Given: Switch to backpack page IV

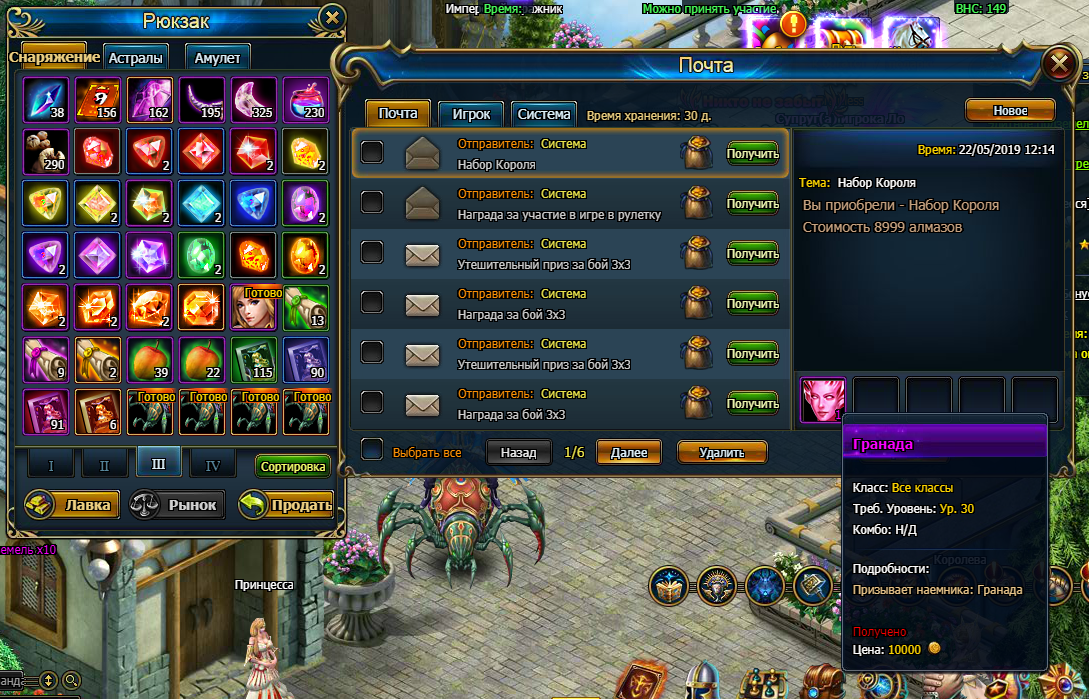Looking at the screenshot, I should (213, 464).
